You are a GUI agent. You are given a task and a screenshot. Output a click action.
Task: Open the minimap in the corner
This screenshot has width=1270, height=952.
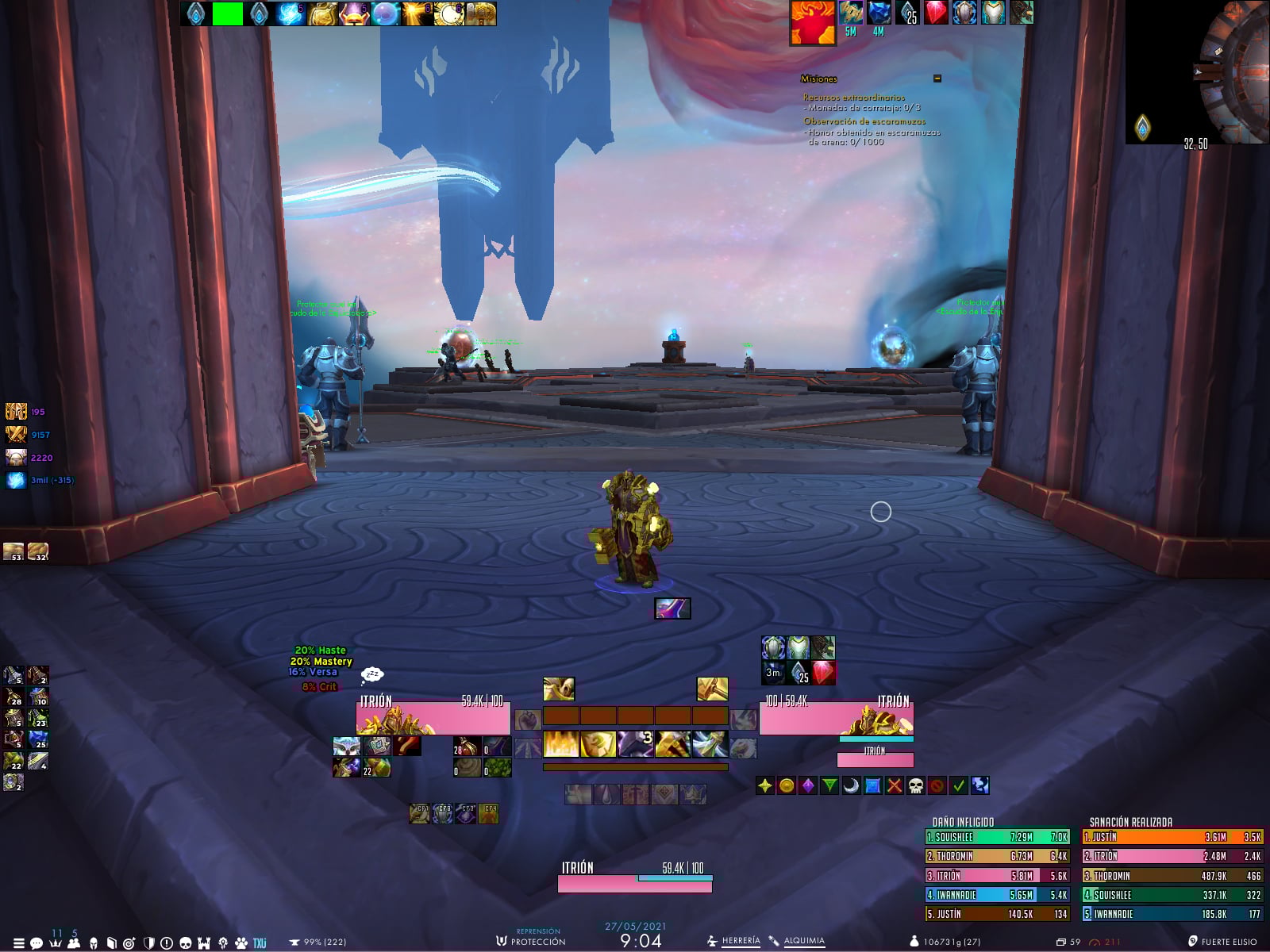pos(1199,71)
